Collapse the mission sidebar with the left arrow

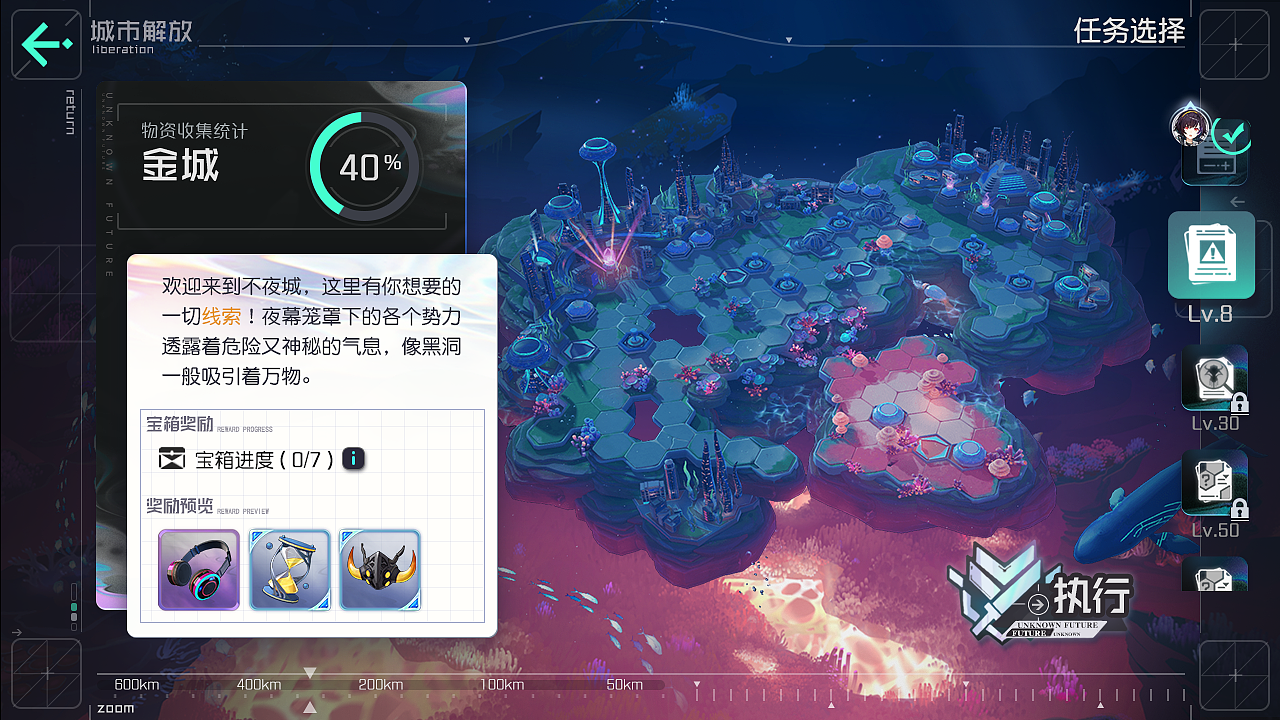(1237, 202)
